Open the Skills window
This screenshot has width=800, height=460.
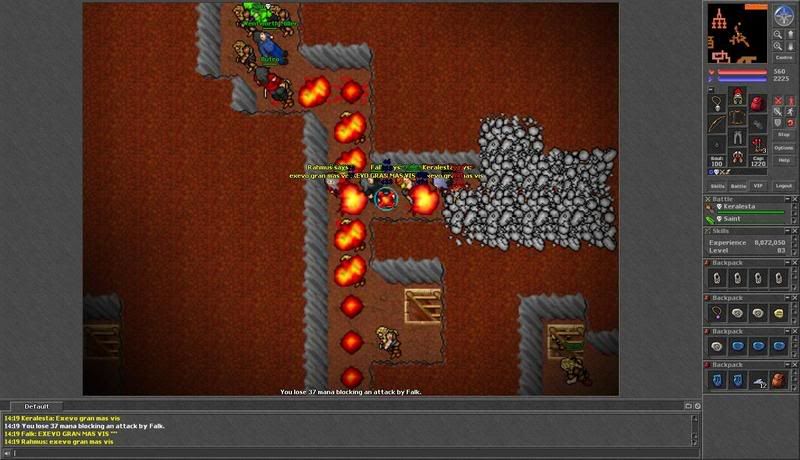717,186
